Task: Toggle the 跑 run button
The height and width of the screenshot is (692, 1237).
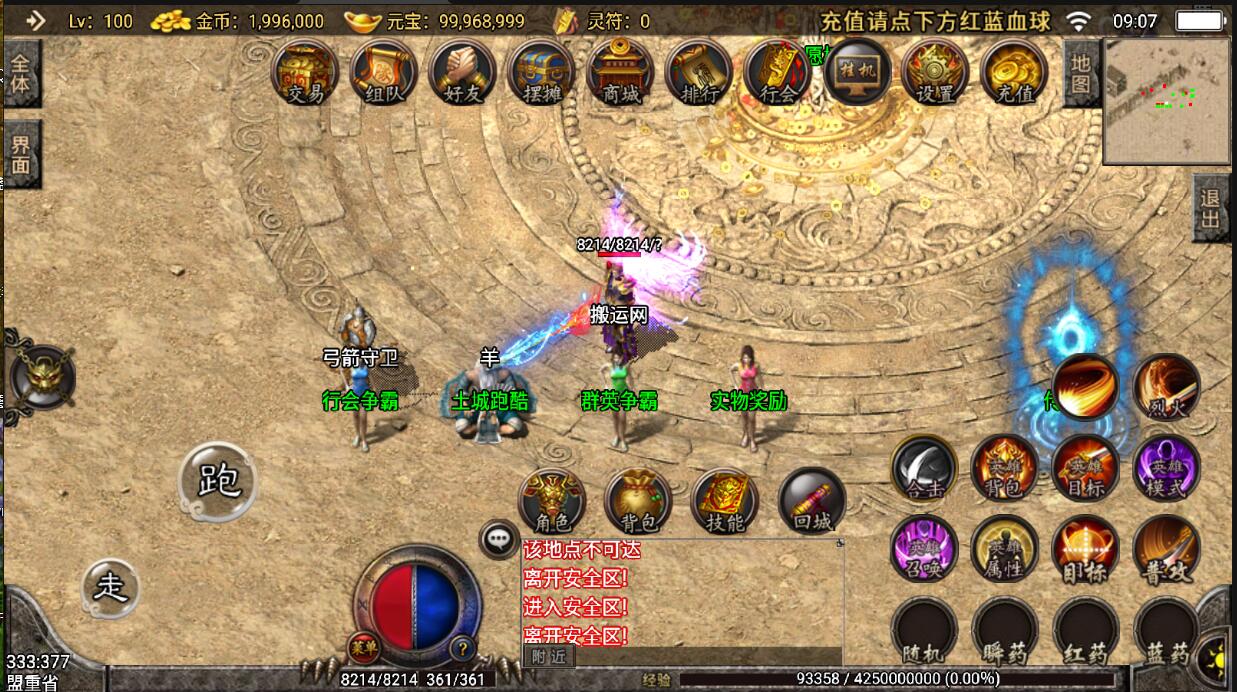Action: pyautogui.click(x=218, y=482)
